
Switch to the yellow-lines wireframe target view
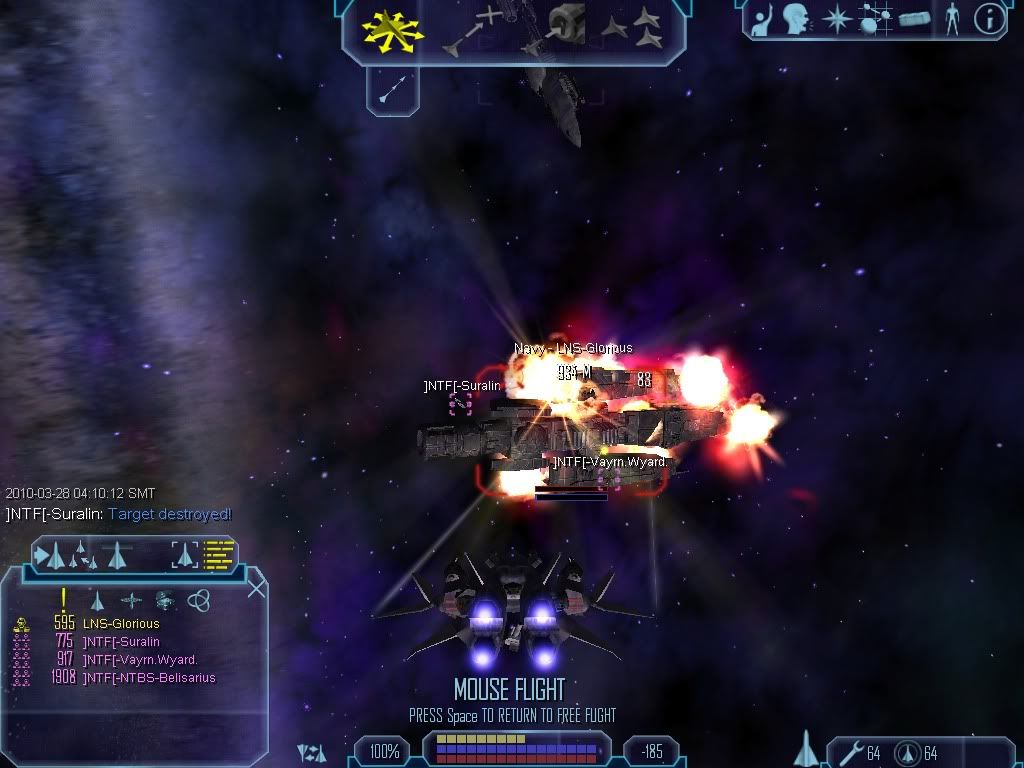click(x=219, y=553)
